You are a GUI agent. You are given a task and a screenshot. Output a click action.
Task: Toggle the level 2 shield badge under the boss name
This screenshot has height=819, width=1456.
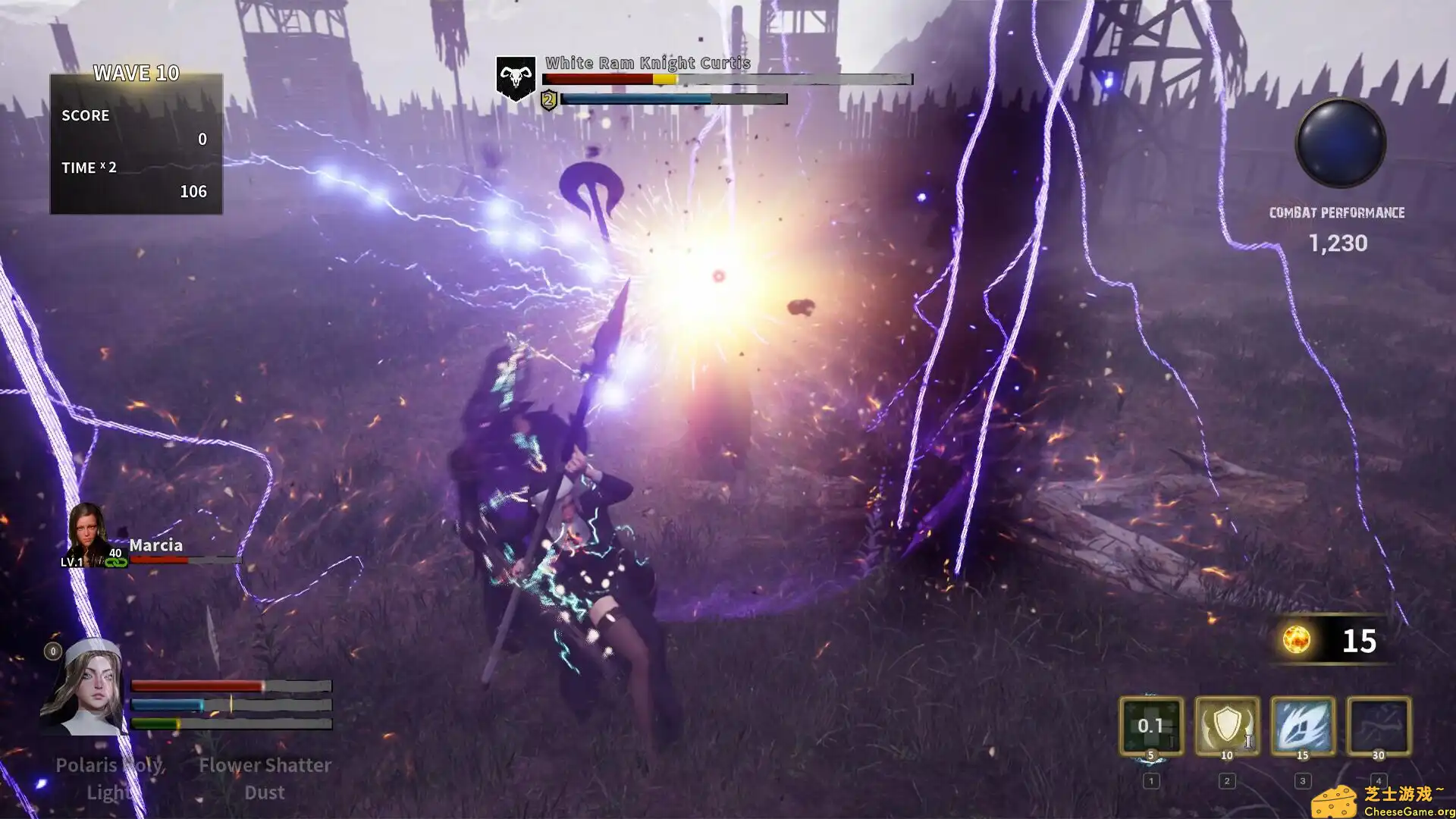pyautogui.click(x=548, y=97)
